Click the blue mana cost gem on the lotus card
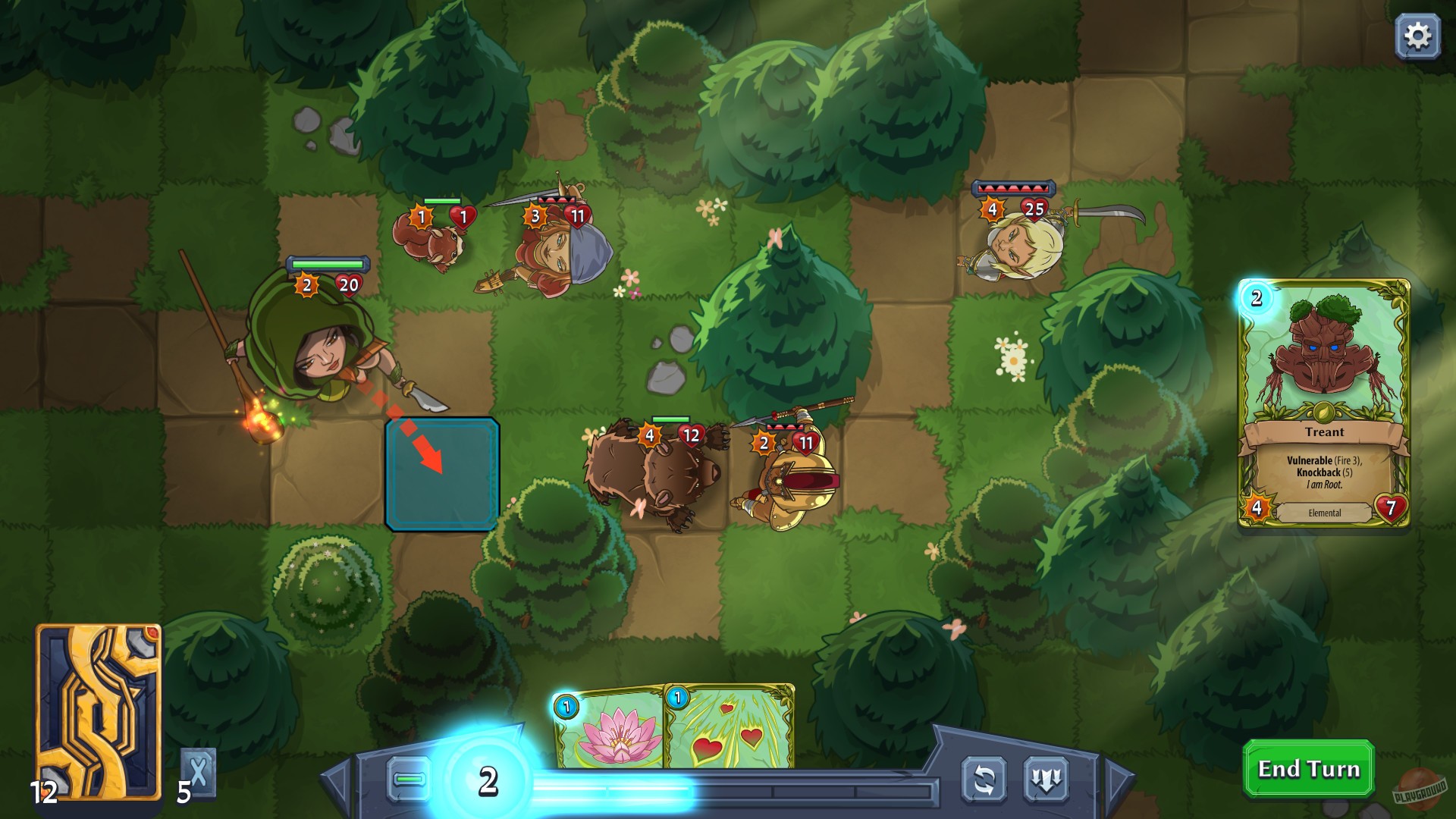The height and width of the screenshot is (819, 1456). point(565,706)
